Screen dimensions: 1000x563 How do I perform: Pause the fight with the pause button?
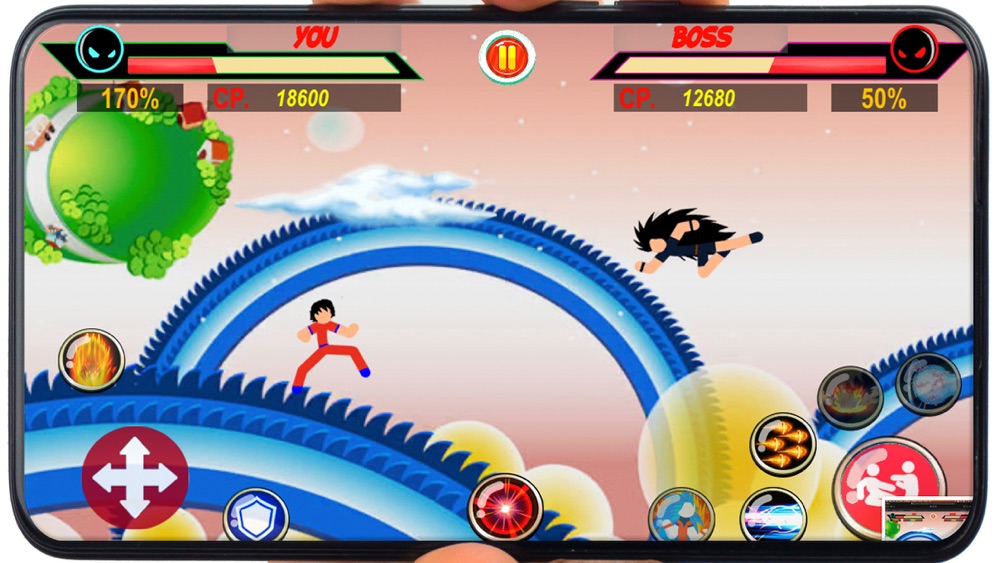point(507,57)
